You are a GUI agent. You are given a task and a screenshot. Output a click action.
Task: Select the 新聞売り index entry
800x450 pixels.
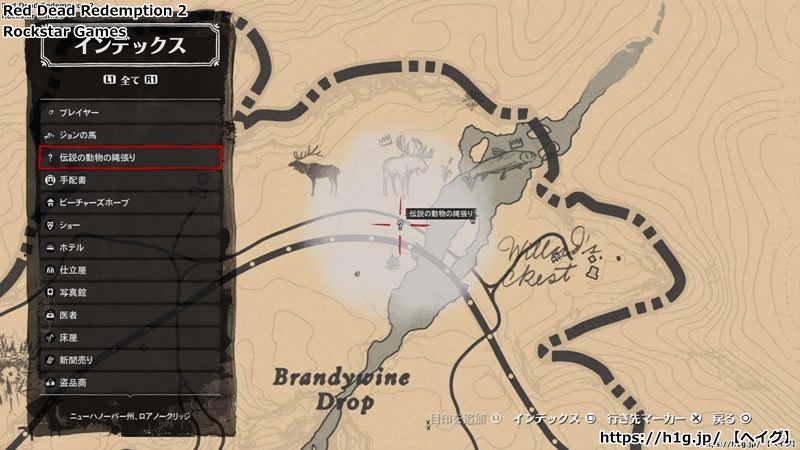point(130,360)
